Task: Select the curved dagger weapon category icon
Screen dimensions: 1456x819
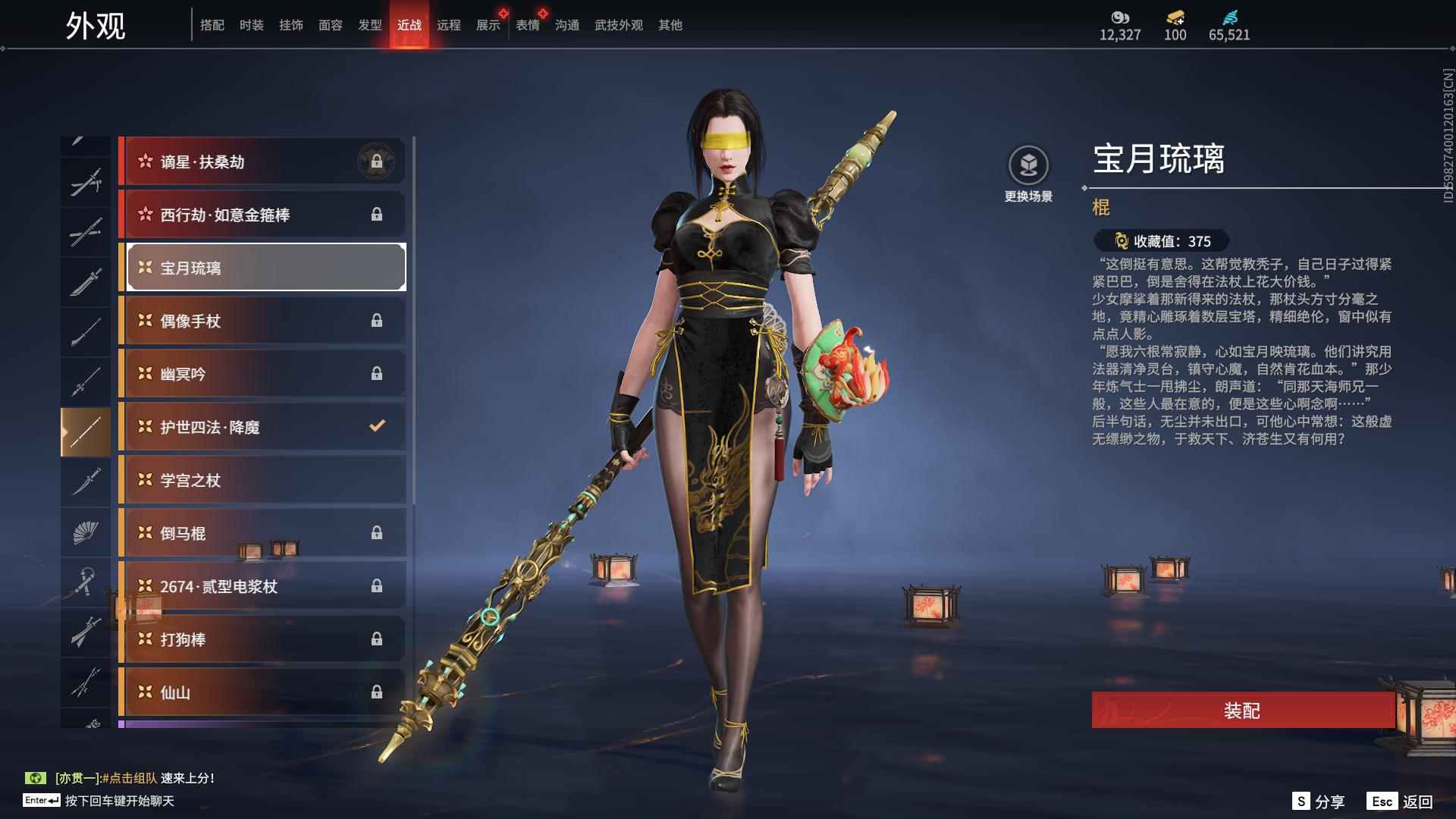Action: 86,480
